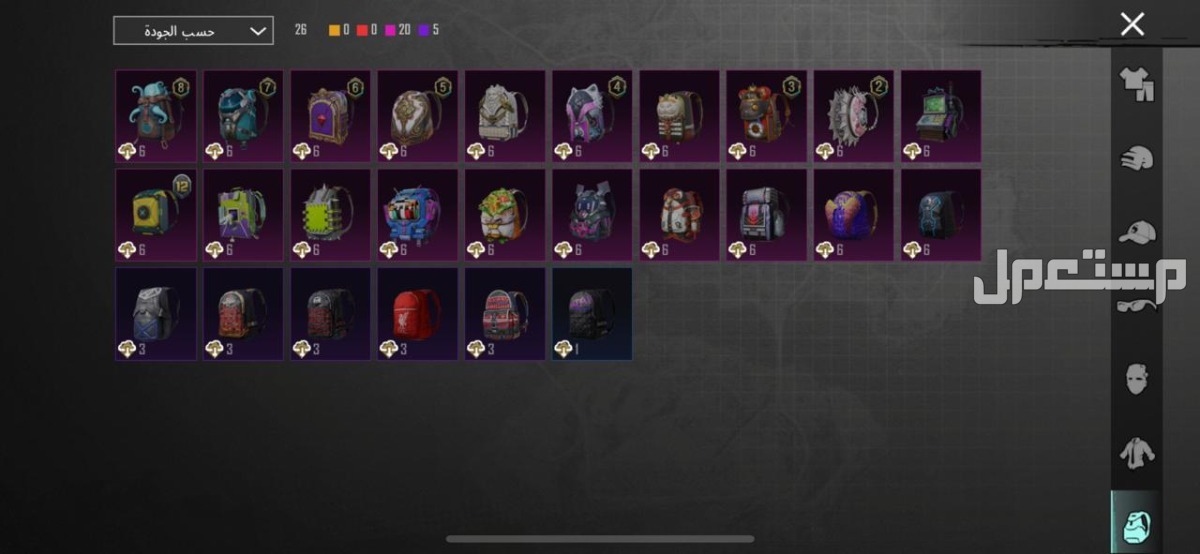
Task: Select the arcade machine backpack
Action: (x=941, y=116)
